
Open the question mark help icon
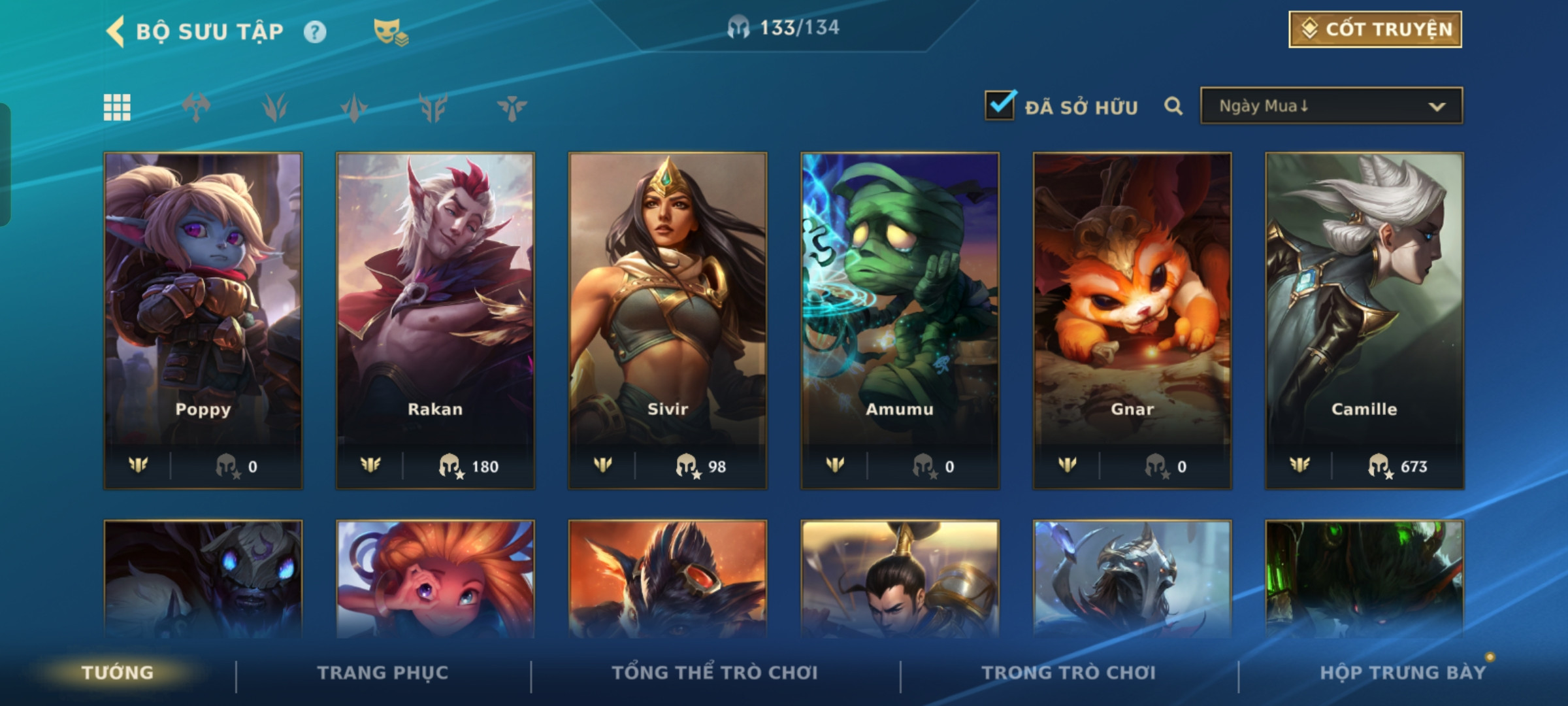(x=315, y=32)
